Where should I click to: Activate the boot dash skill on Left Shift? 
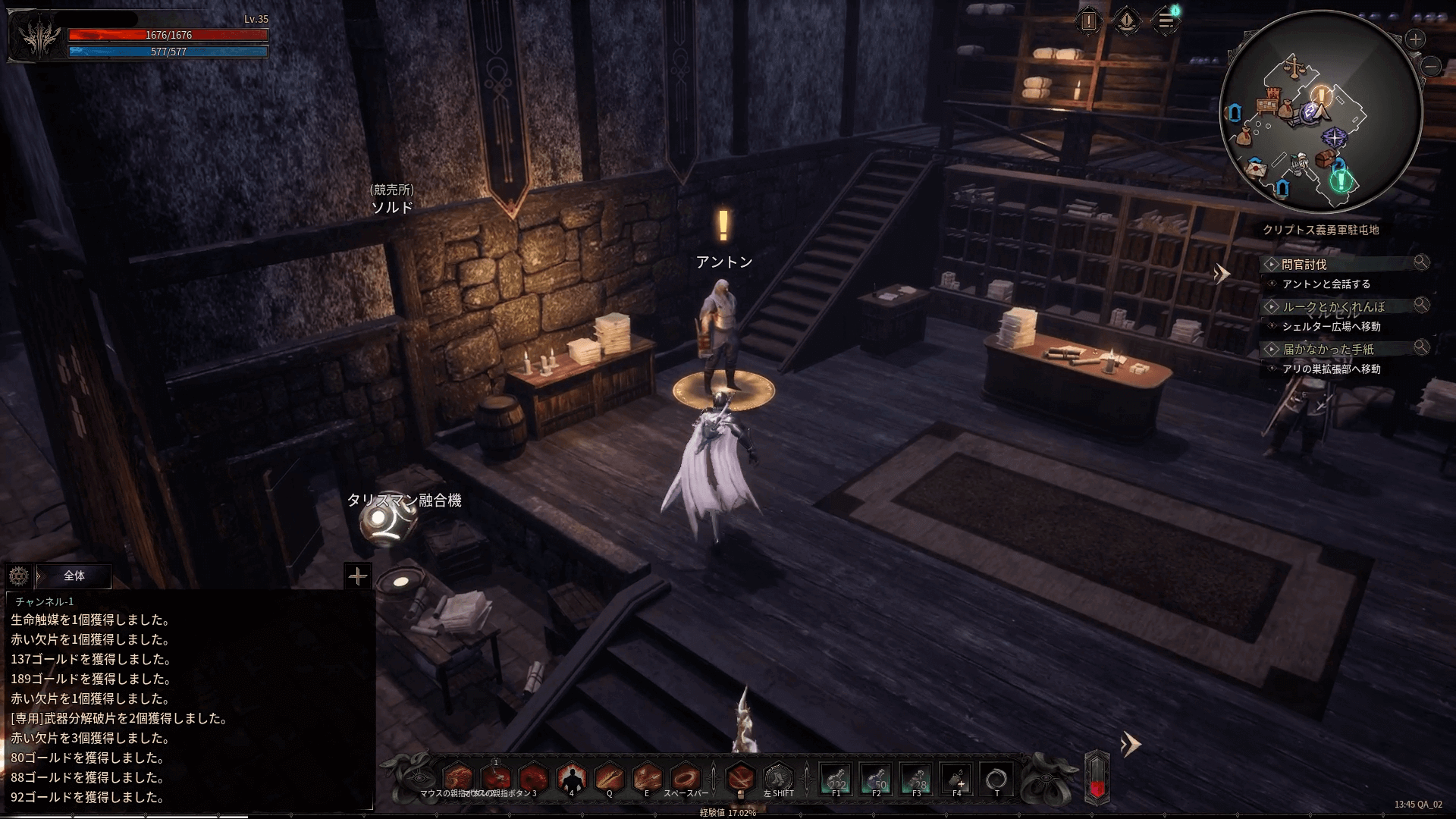[778, 778]
